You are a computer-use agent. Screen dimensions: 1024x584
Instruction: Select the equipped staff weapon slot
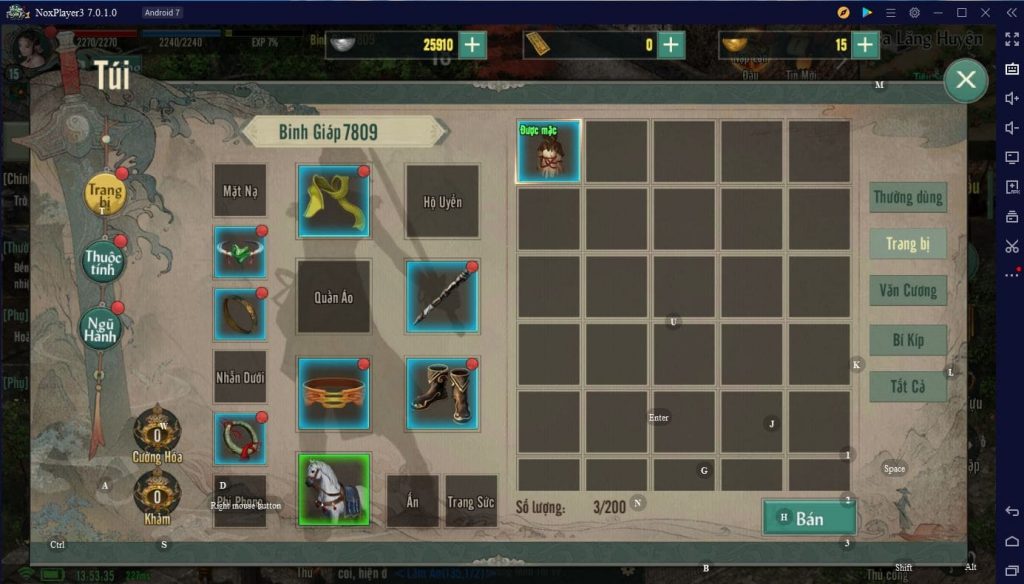pyautogui.click(x=442, y=297)
